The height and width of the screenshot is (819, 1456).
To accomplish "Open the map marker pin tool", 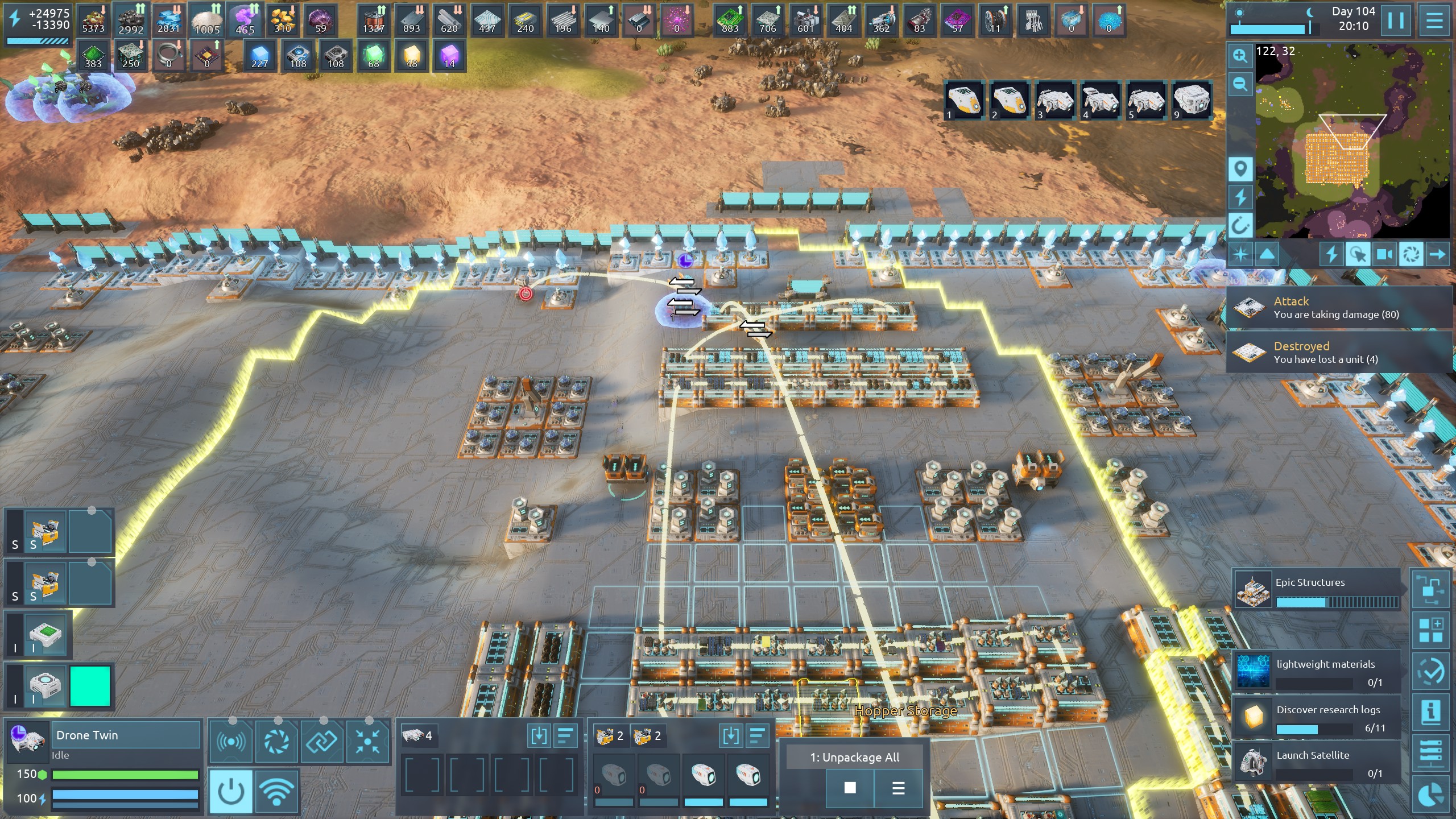I will click(x=1240, y=169).
